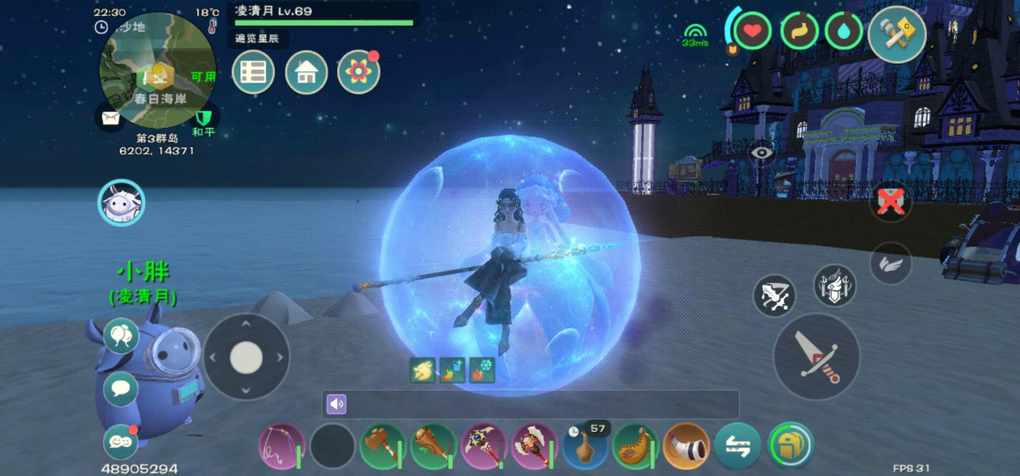The image size is (1020, 476).
Task: Open the chat speech bubble button
Action: 121,388
